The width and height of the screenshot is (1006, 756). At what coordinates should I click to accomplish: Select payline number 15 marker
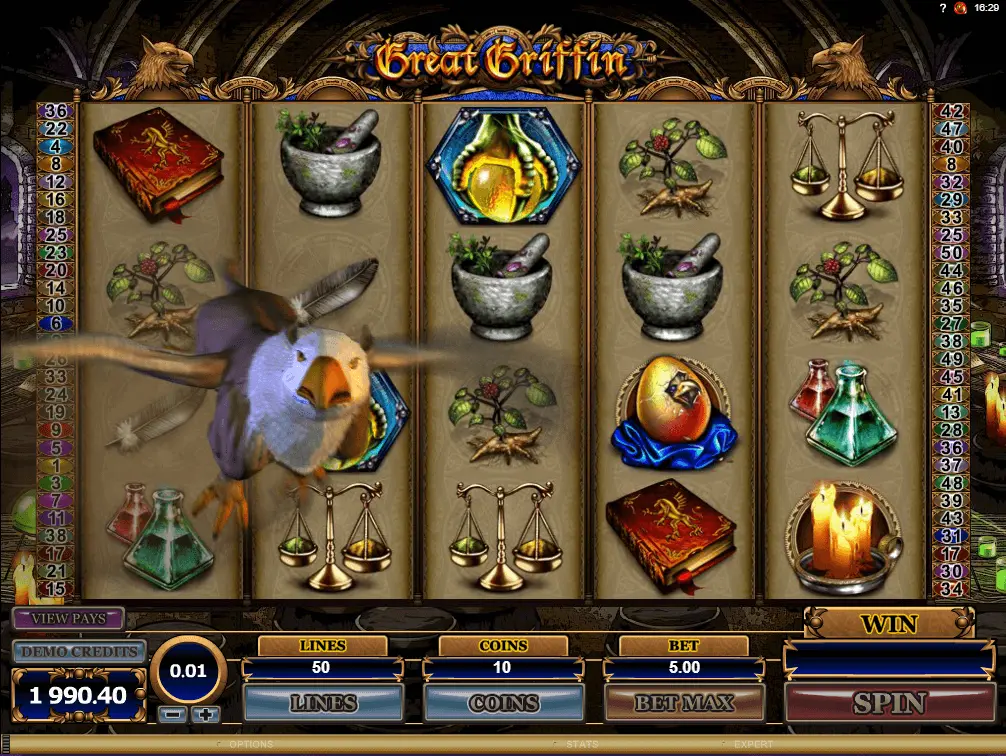point(56,588)
